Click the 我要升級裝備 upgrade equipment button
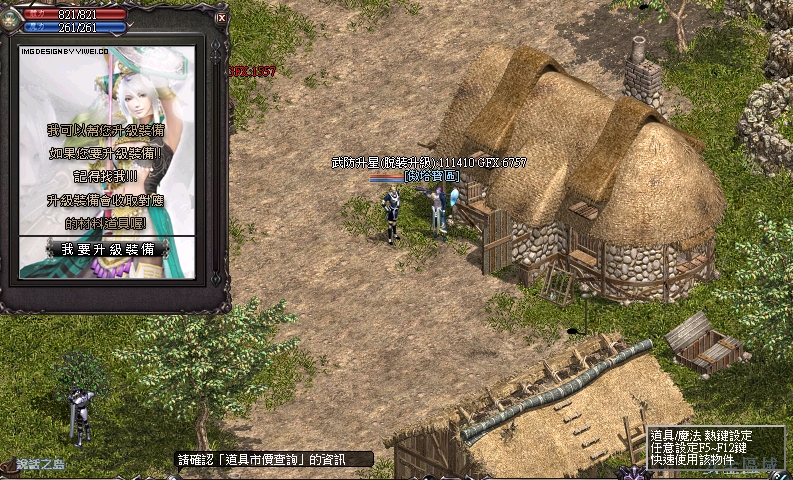Screen dimensions: 793x480 108,248
